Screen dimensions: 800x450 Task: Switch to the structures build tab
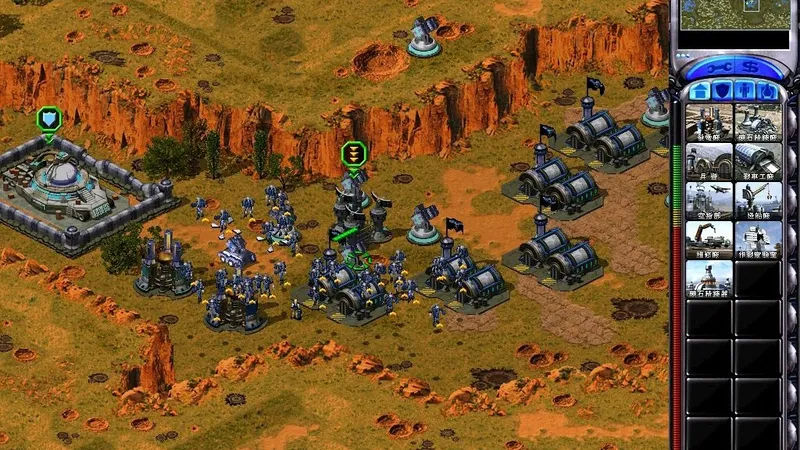tap(698, 90)
